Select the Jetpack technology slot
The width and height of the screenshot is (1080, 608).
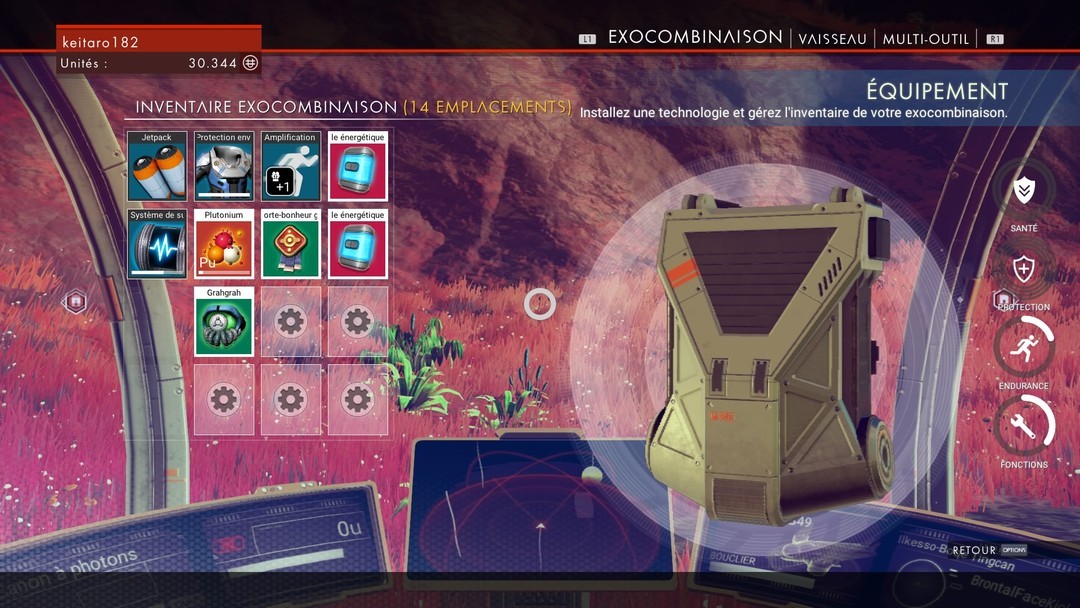157,166
